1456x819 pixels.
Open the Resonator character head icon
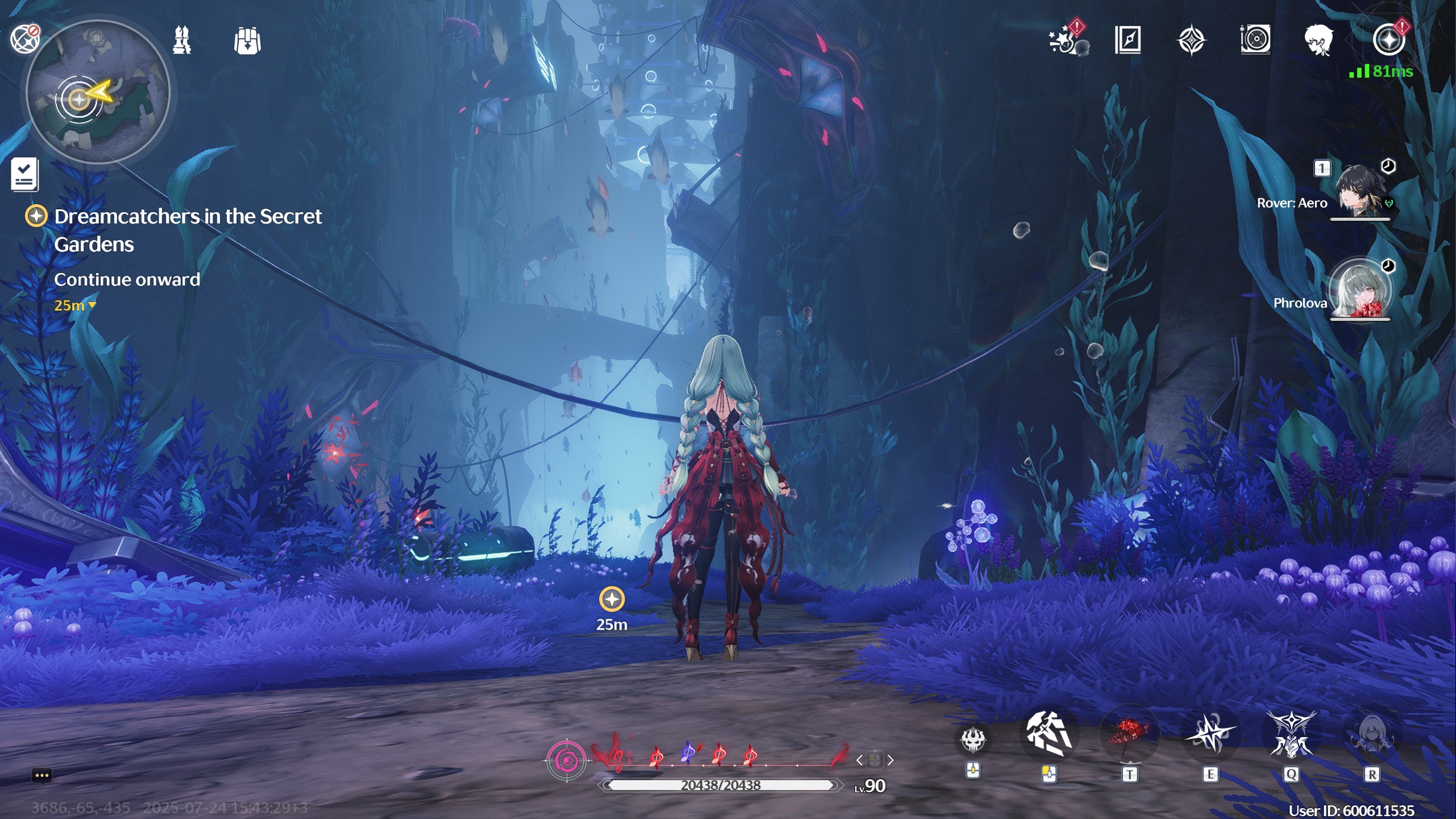[1318, 40]
